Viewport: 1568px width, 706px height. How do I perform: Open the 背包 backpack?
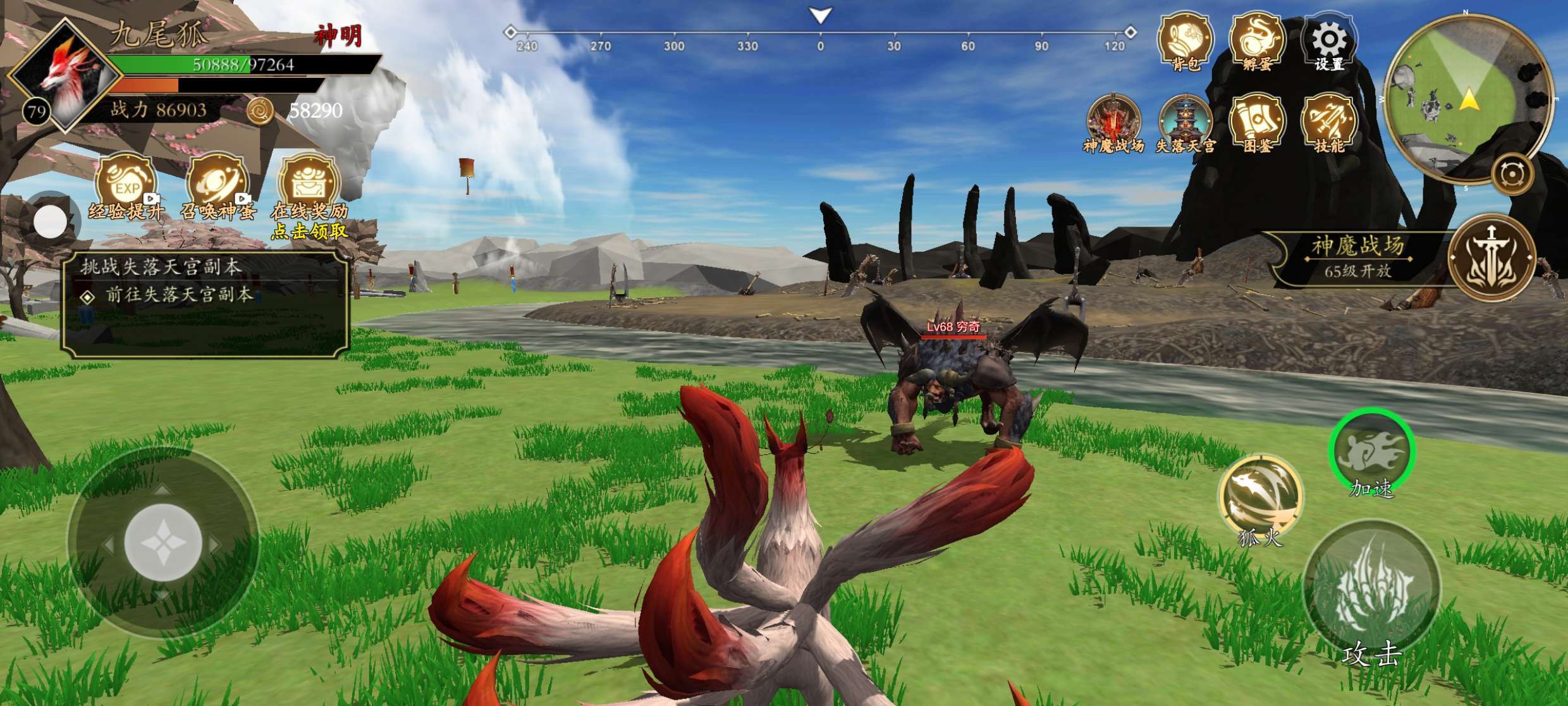1185,41
